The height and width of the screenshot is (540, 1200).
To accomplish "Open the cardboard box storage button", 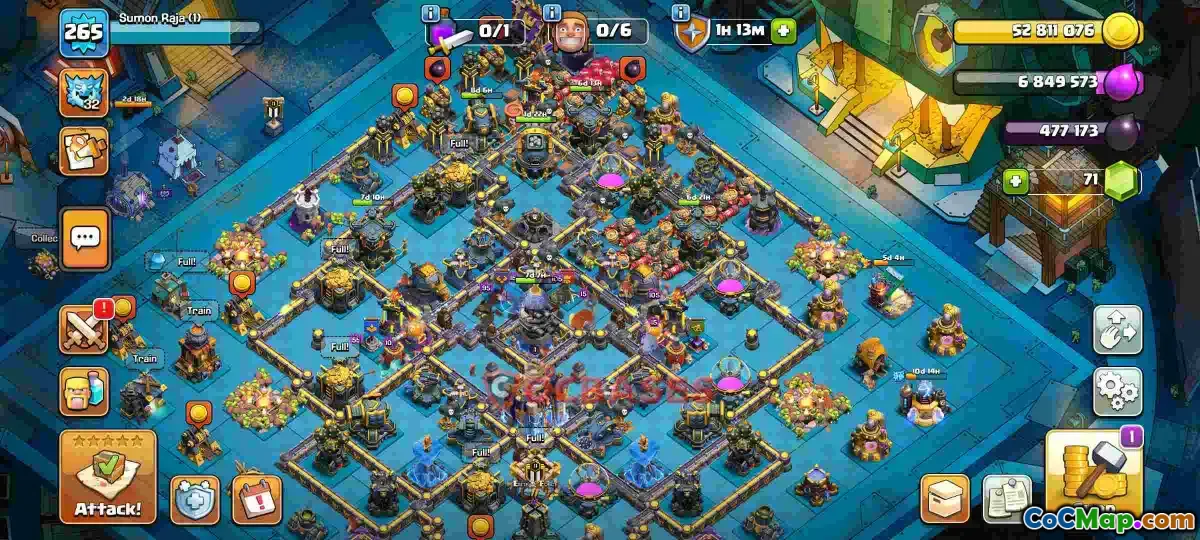I will [x=945, y=498].
